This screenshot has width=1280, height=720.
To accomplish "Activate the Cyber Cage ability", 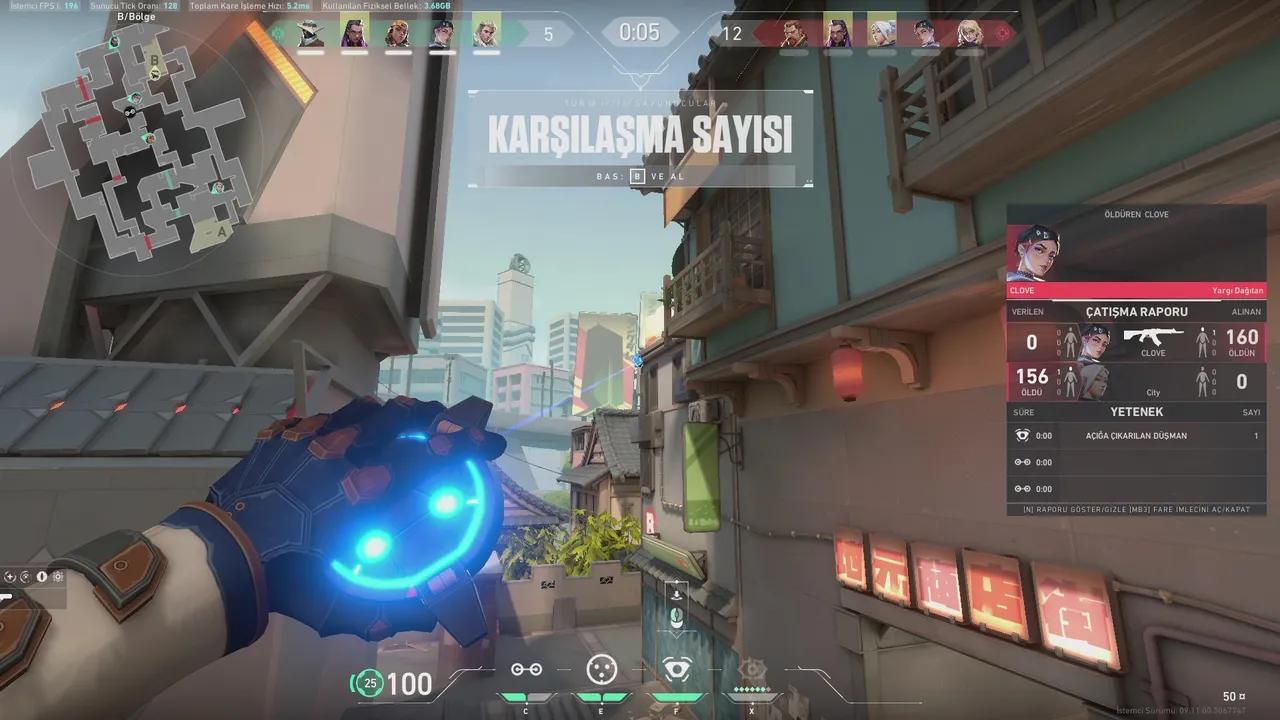I will coord(599,669).
